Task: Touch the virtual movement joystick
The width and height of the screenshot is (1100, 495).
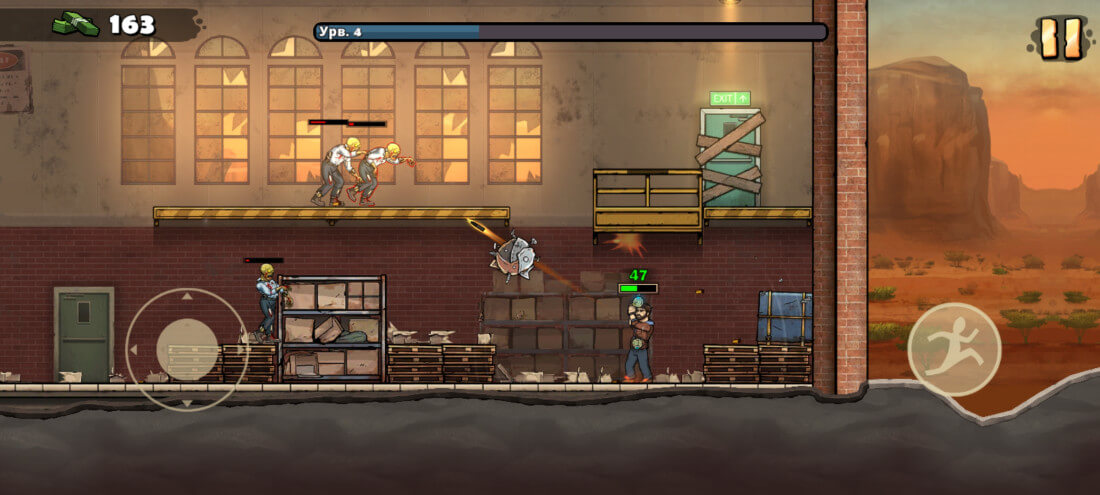Action: (x=187, y=349)
